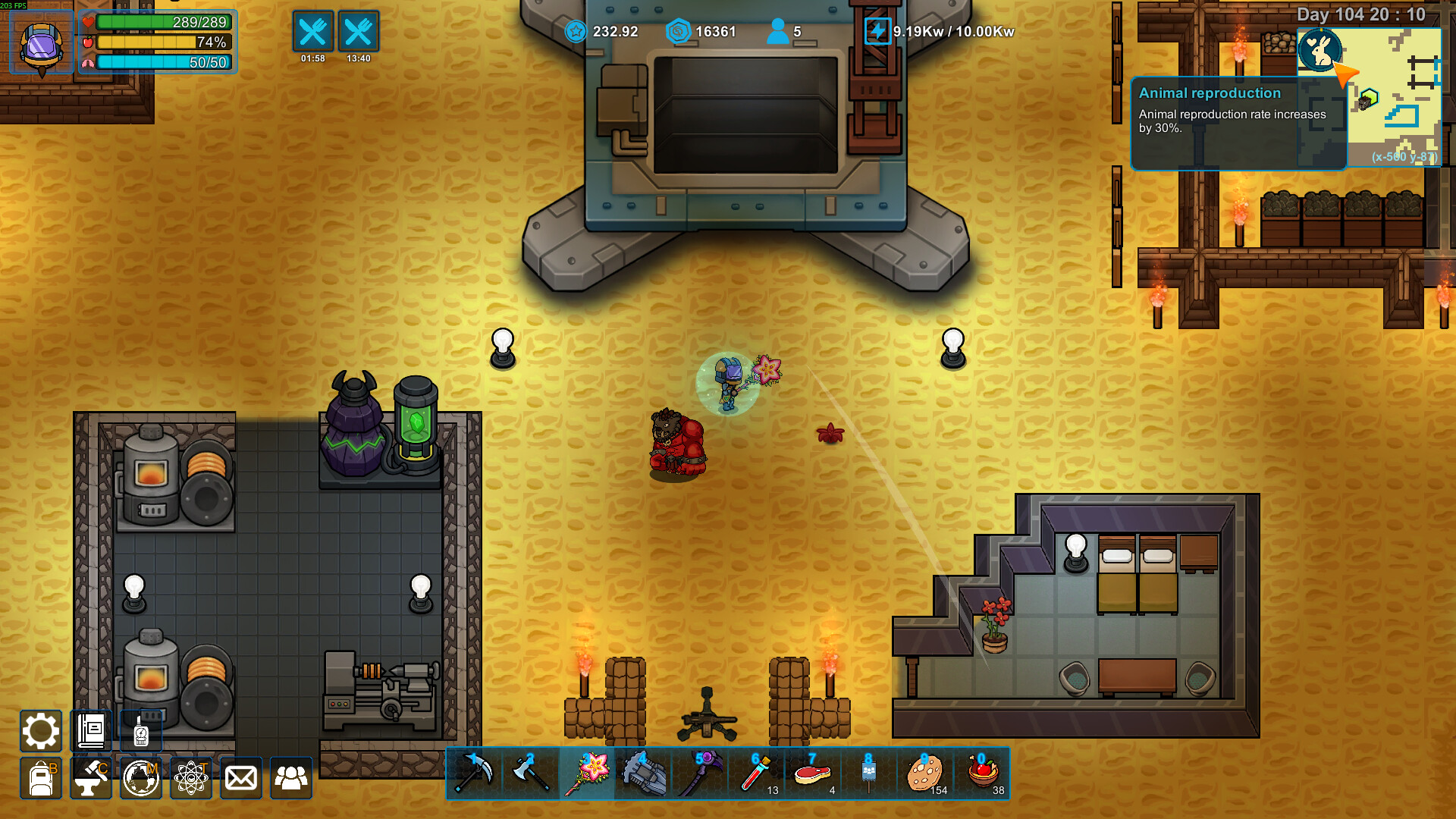Click the cookie stack showing 154
Image resolution: width=1456 pixels, height=819 pixels.
(926, 773)
